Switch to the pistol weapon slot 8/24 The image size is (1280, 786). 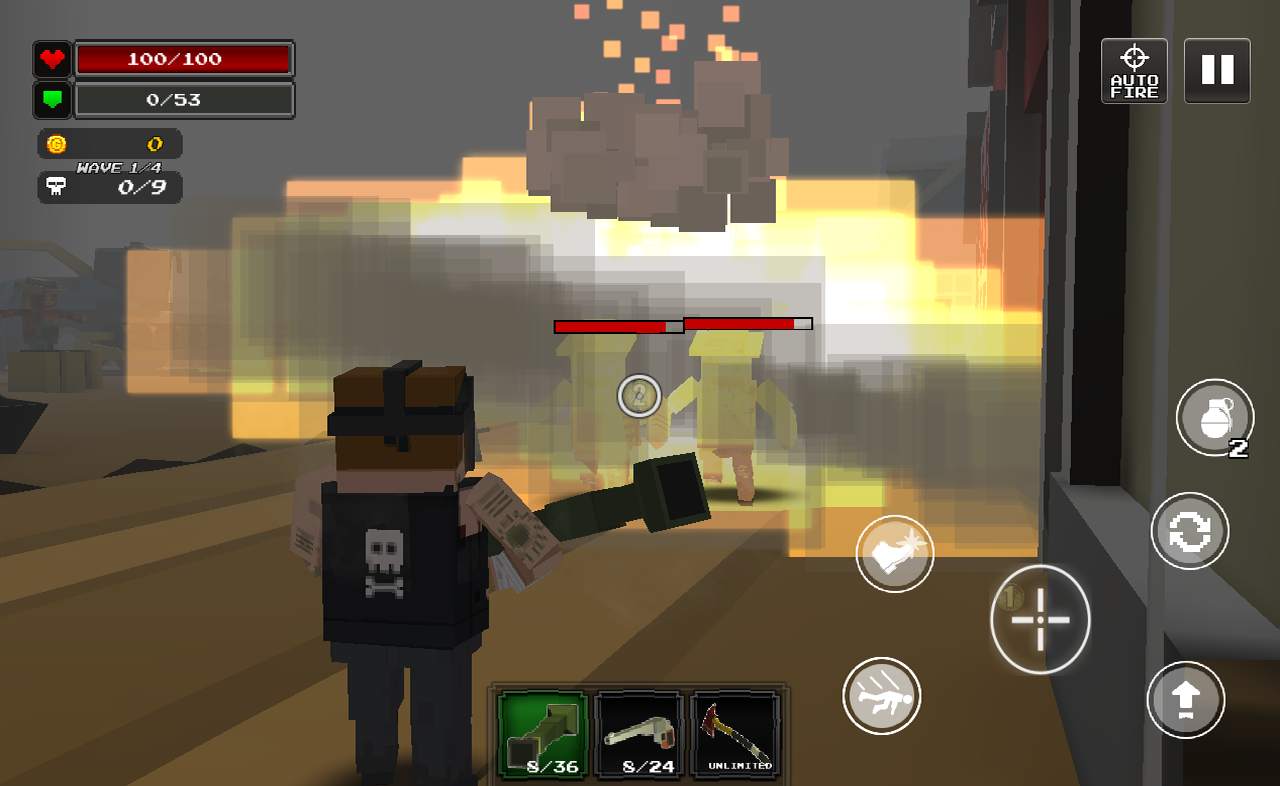(x=639, y=733)
